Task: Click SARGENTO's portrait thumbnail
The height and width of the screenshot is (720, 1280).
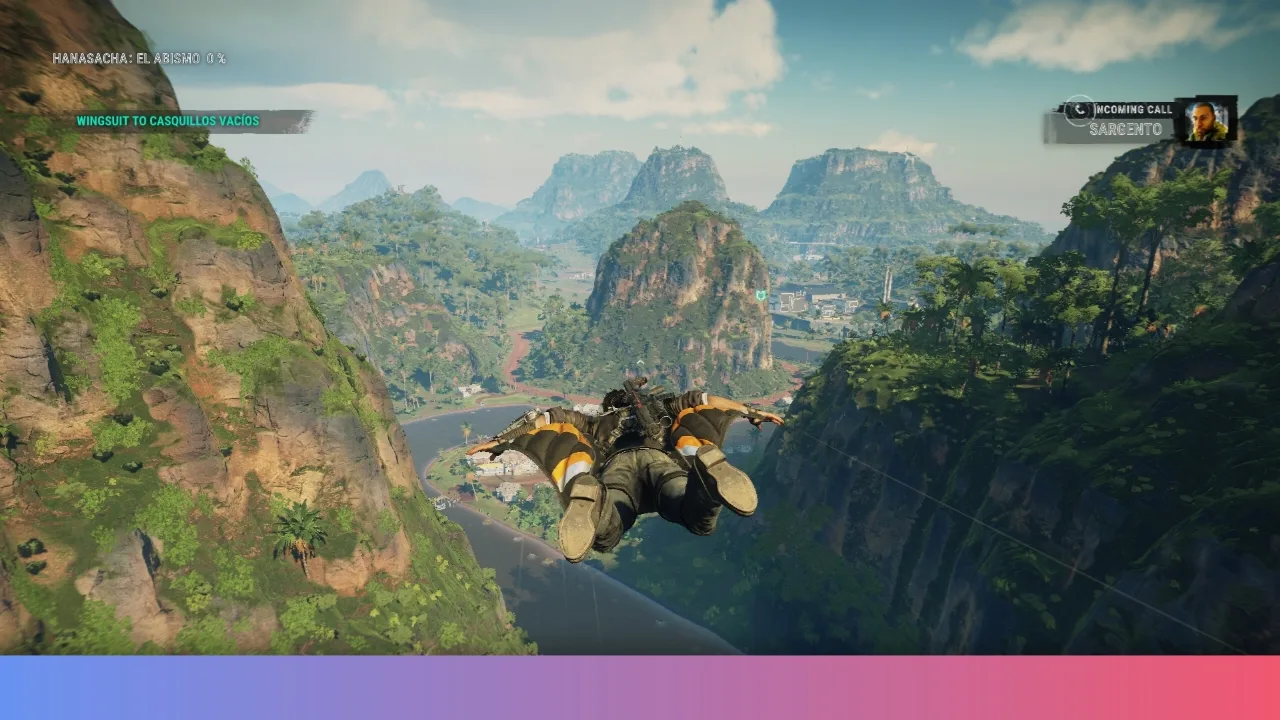Action: click(x=1206, y=122)
